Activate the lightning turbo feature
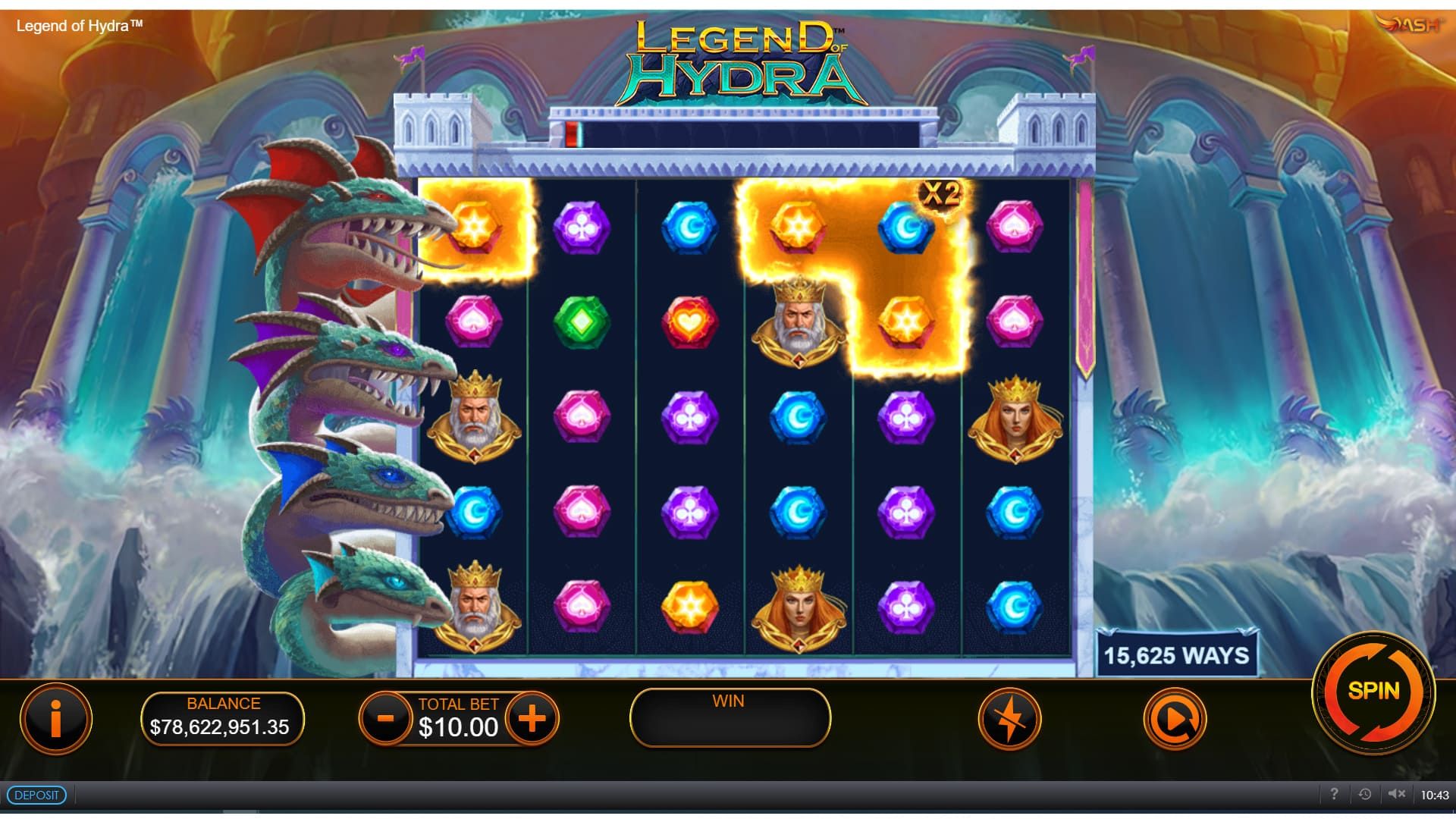 tap(1009, 720)
